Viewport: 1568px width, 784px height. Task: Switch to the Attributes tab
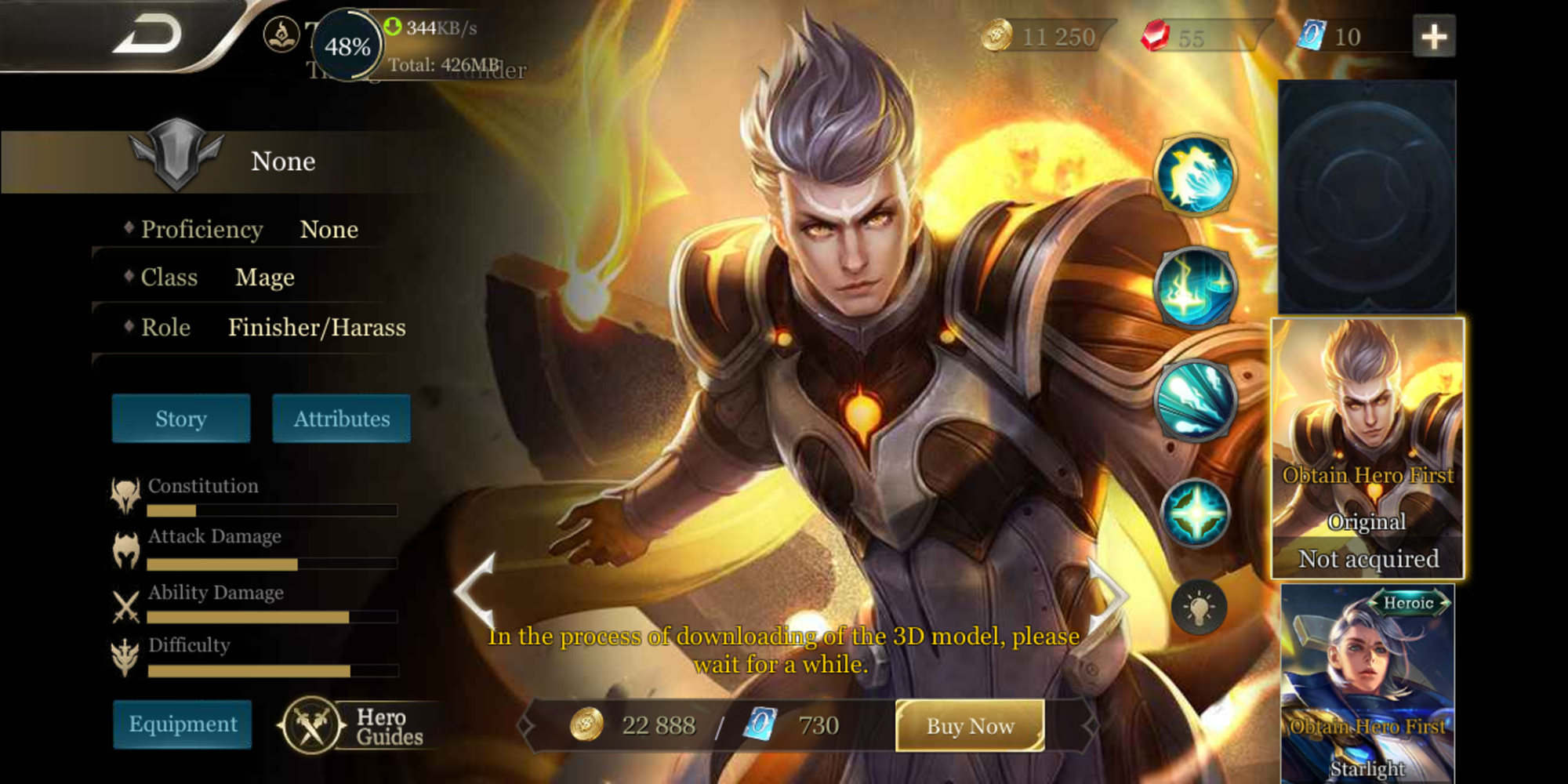point(340,418)
